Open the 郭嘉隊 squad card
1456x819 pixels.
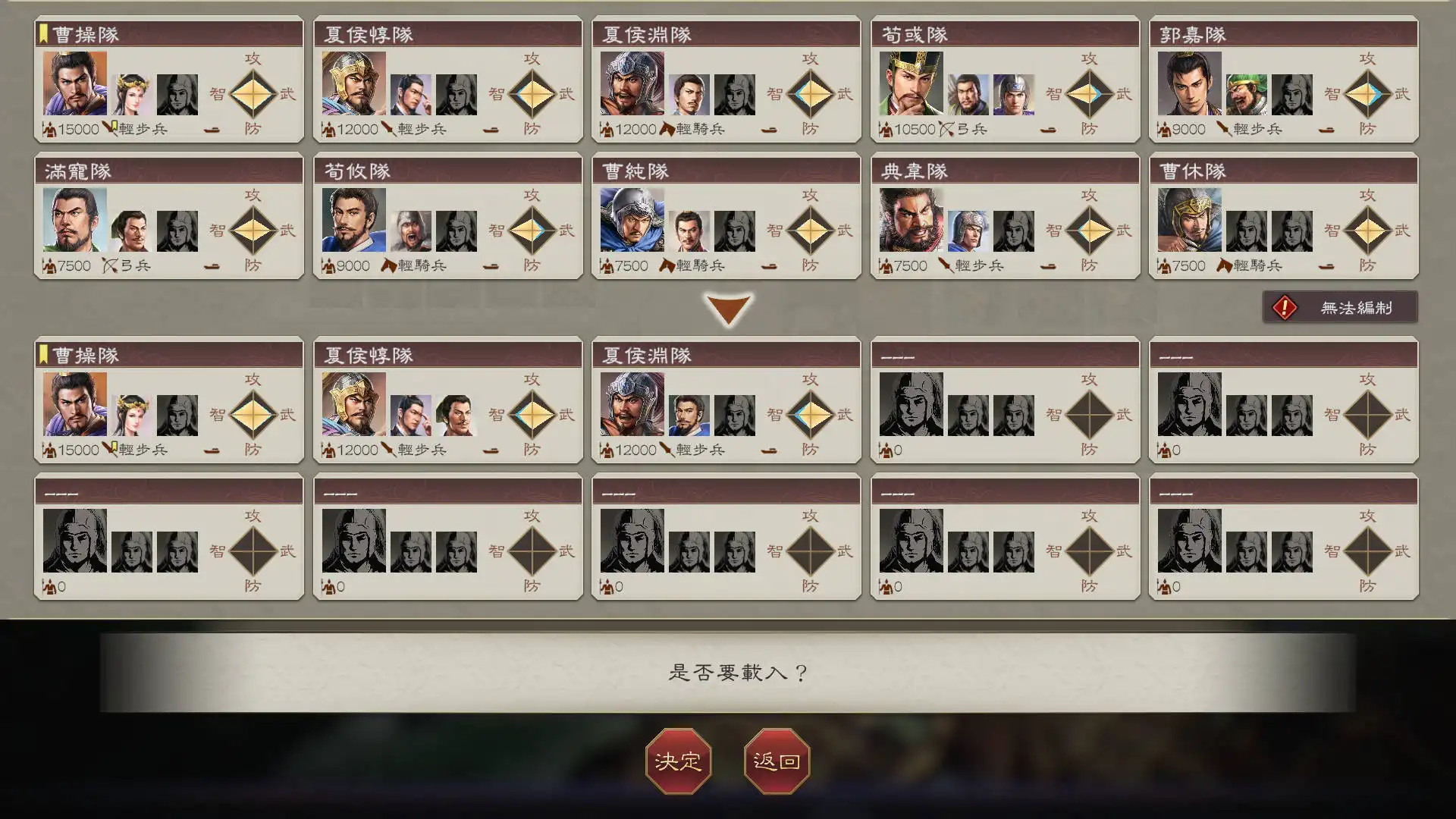[1284, 83]
